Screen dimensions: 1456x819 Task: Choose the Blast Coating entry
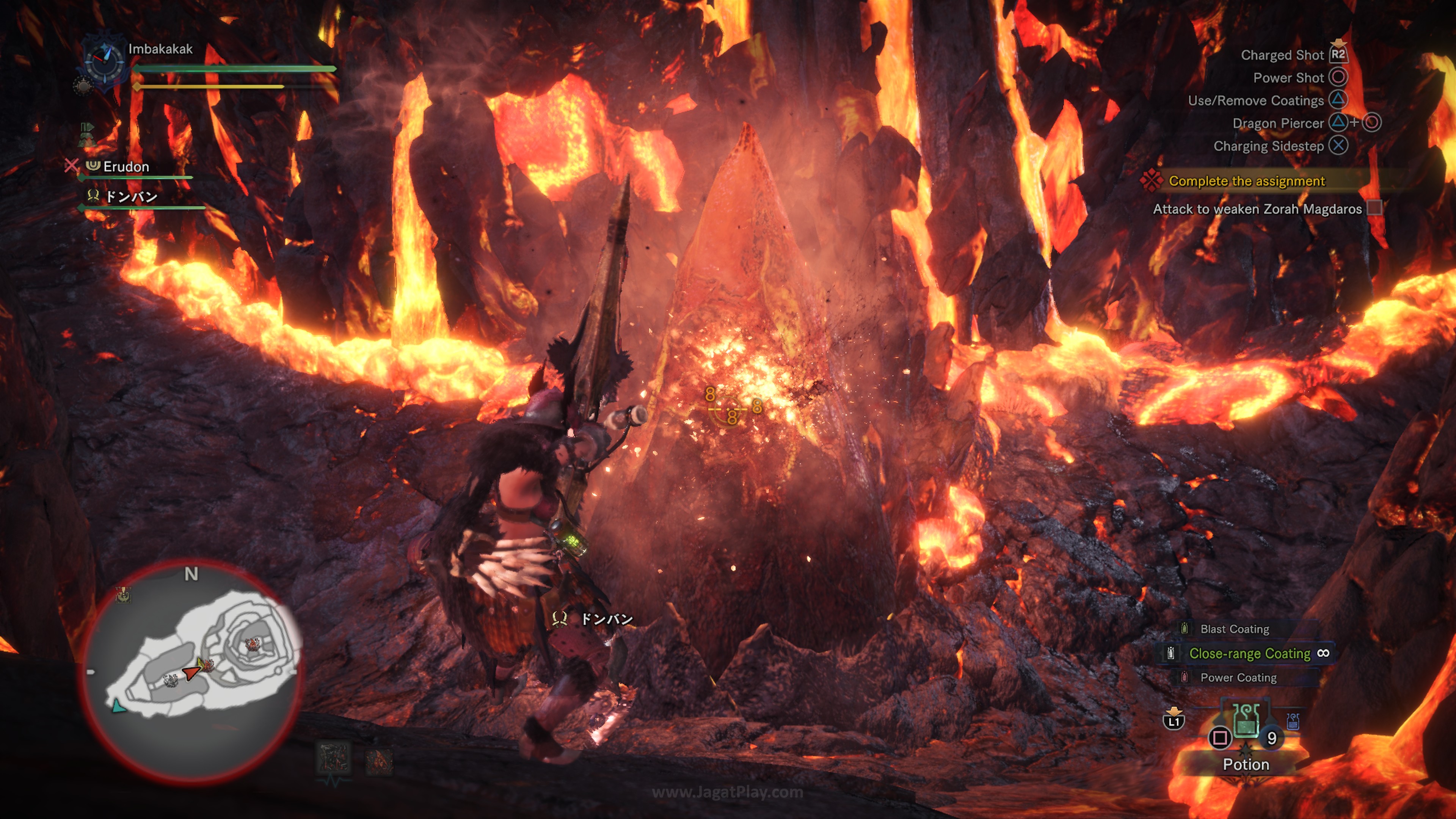(1234, 629)
